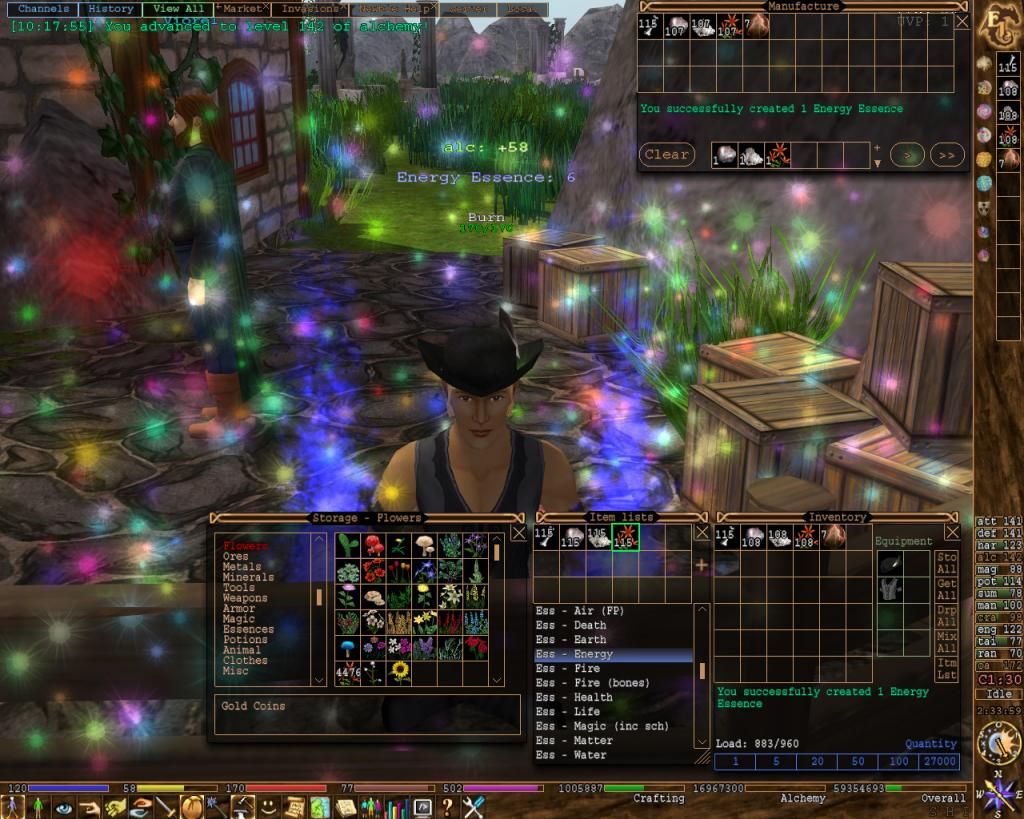Close the Manufacture window
The height and width of the screenshot is (819, 1024).
click(x=962, y=21)
